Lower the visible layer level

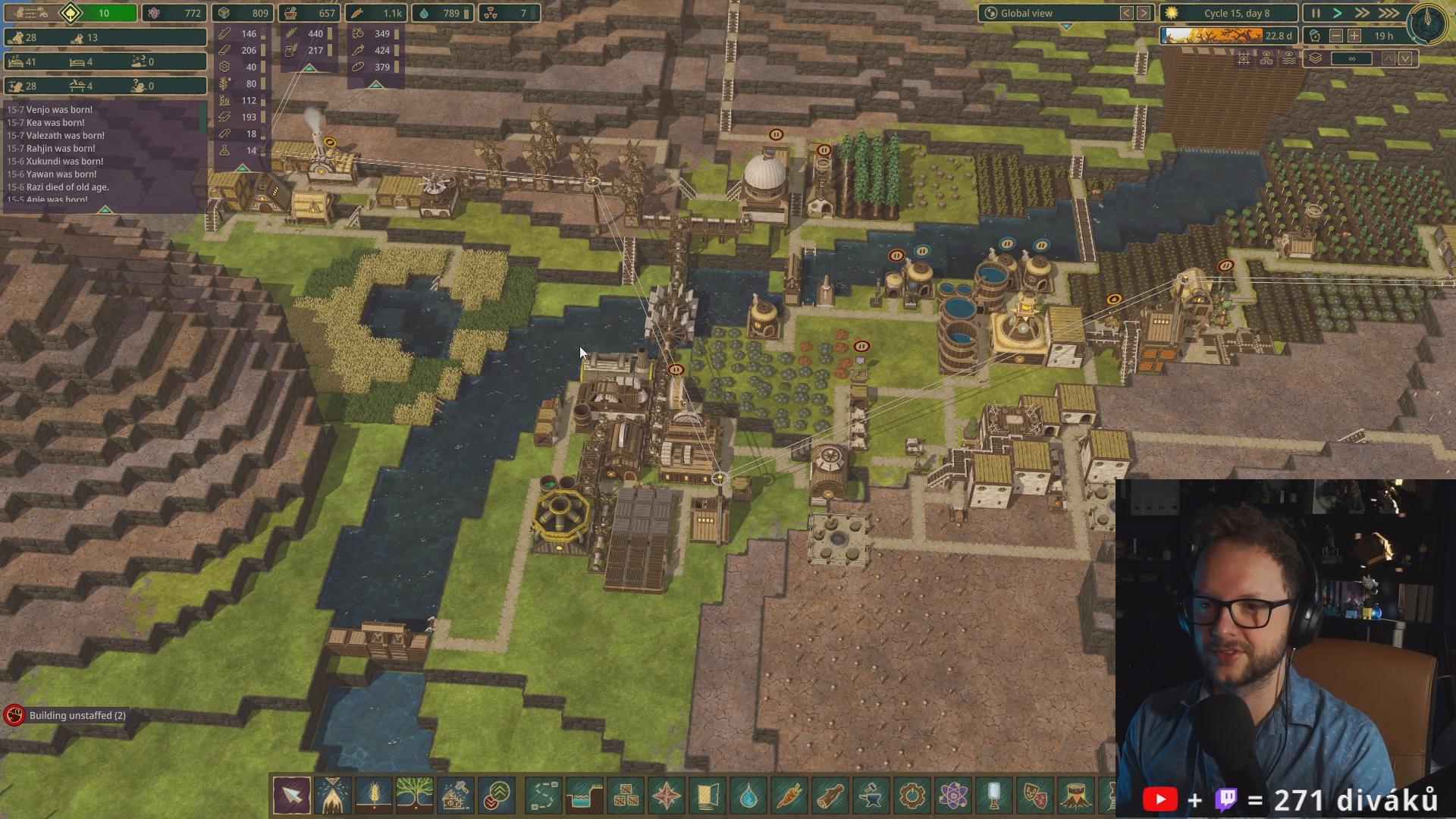[x=1406, y=58]
